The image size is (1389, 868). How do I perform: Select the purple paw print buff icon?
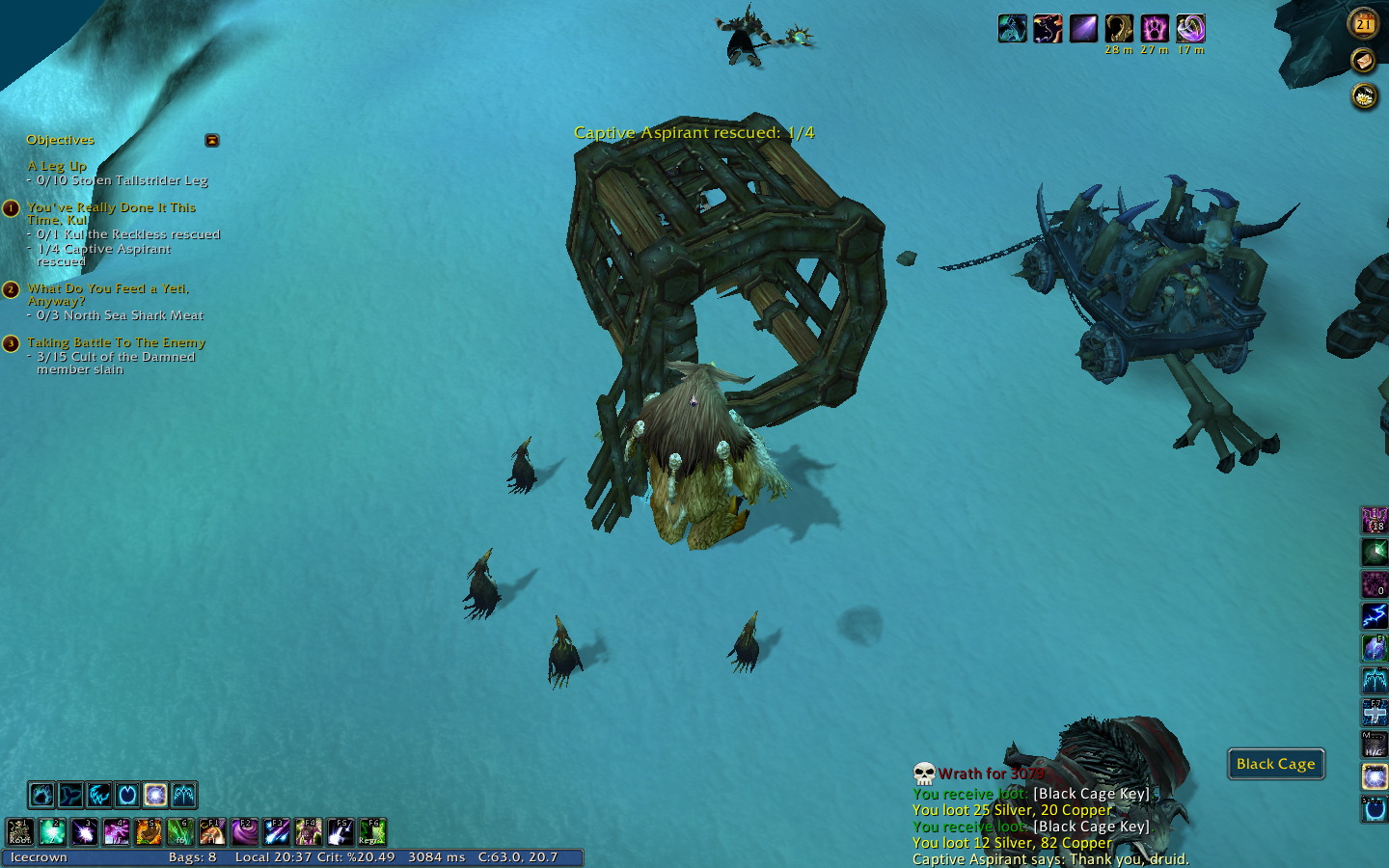1155,28
